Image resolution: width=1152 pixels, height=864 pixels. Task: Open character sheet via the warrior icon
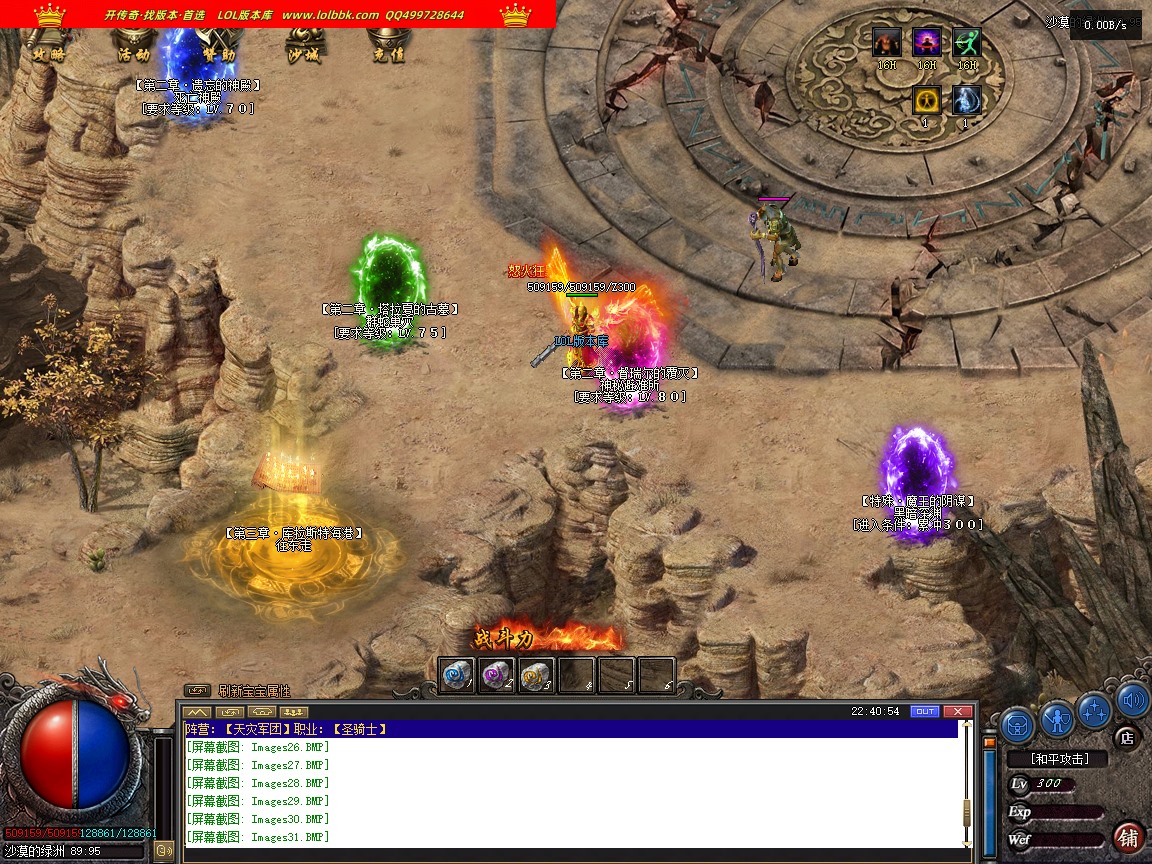[1057, 718]
